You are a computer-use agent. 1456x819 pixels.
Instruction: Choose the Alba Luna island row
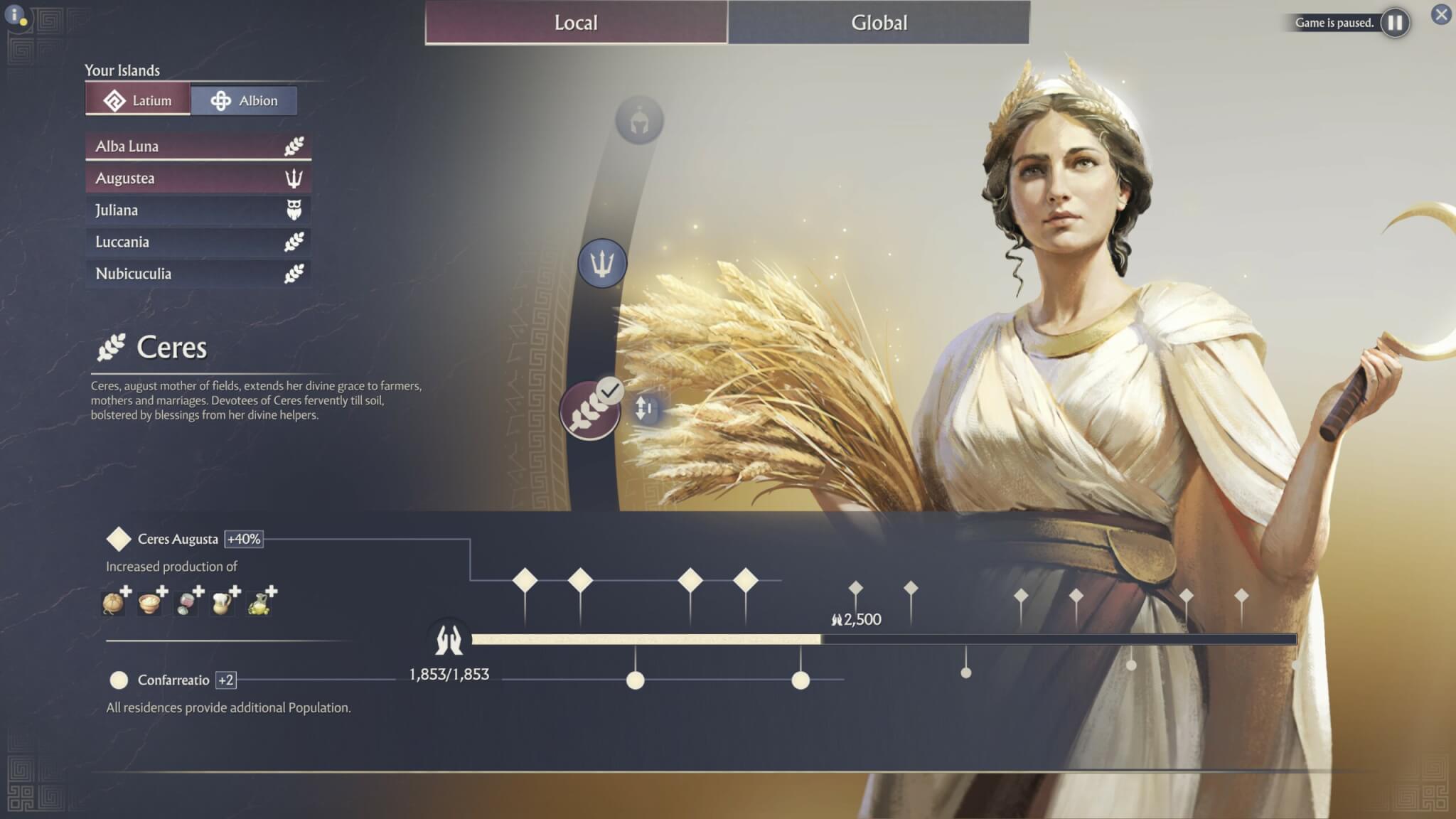point(198,146)
